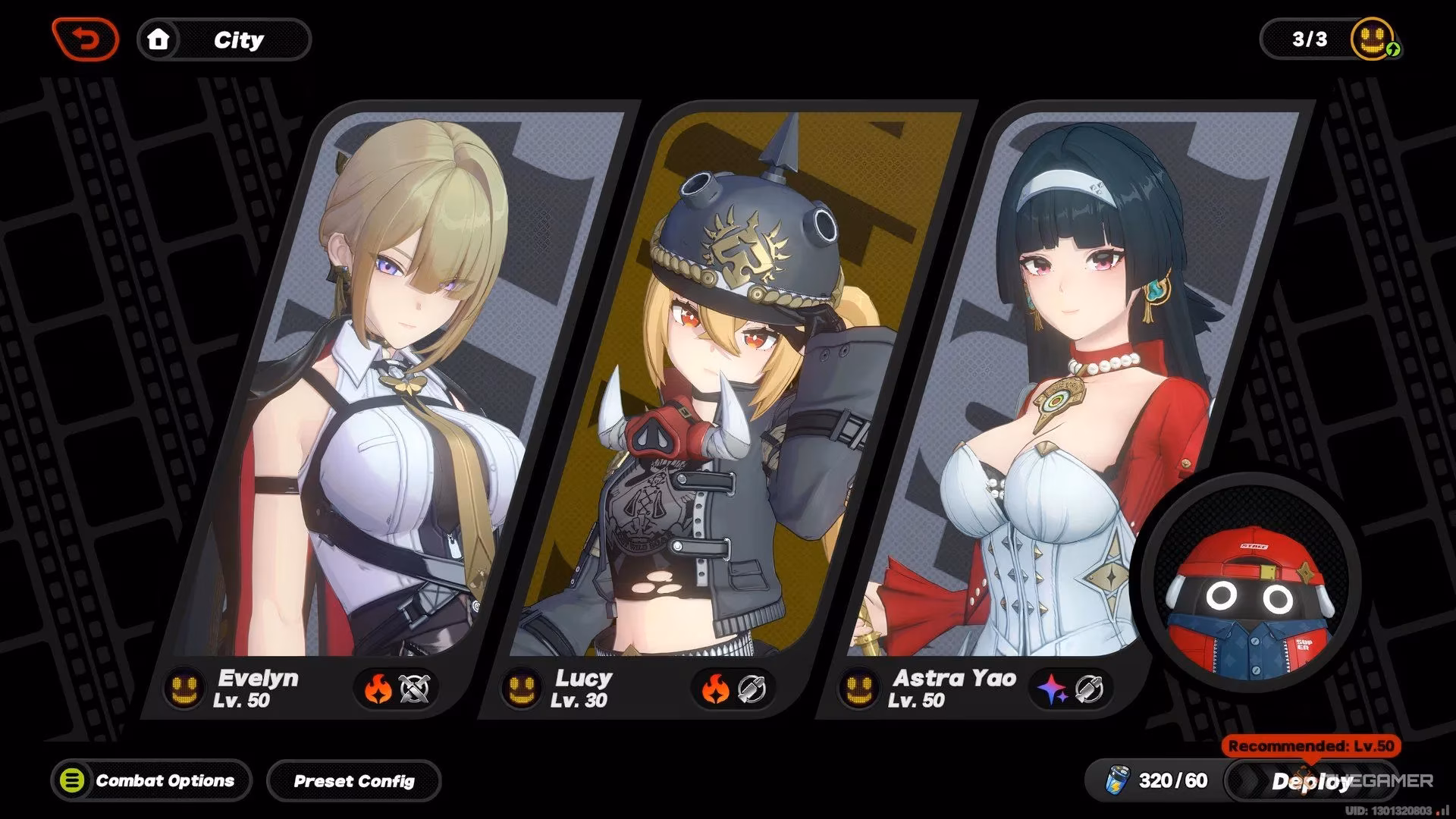Click the smiley icon beside Lucy's name
The height and width of the screenshot is (819, 1456).
coord(522,689)
